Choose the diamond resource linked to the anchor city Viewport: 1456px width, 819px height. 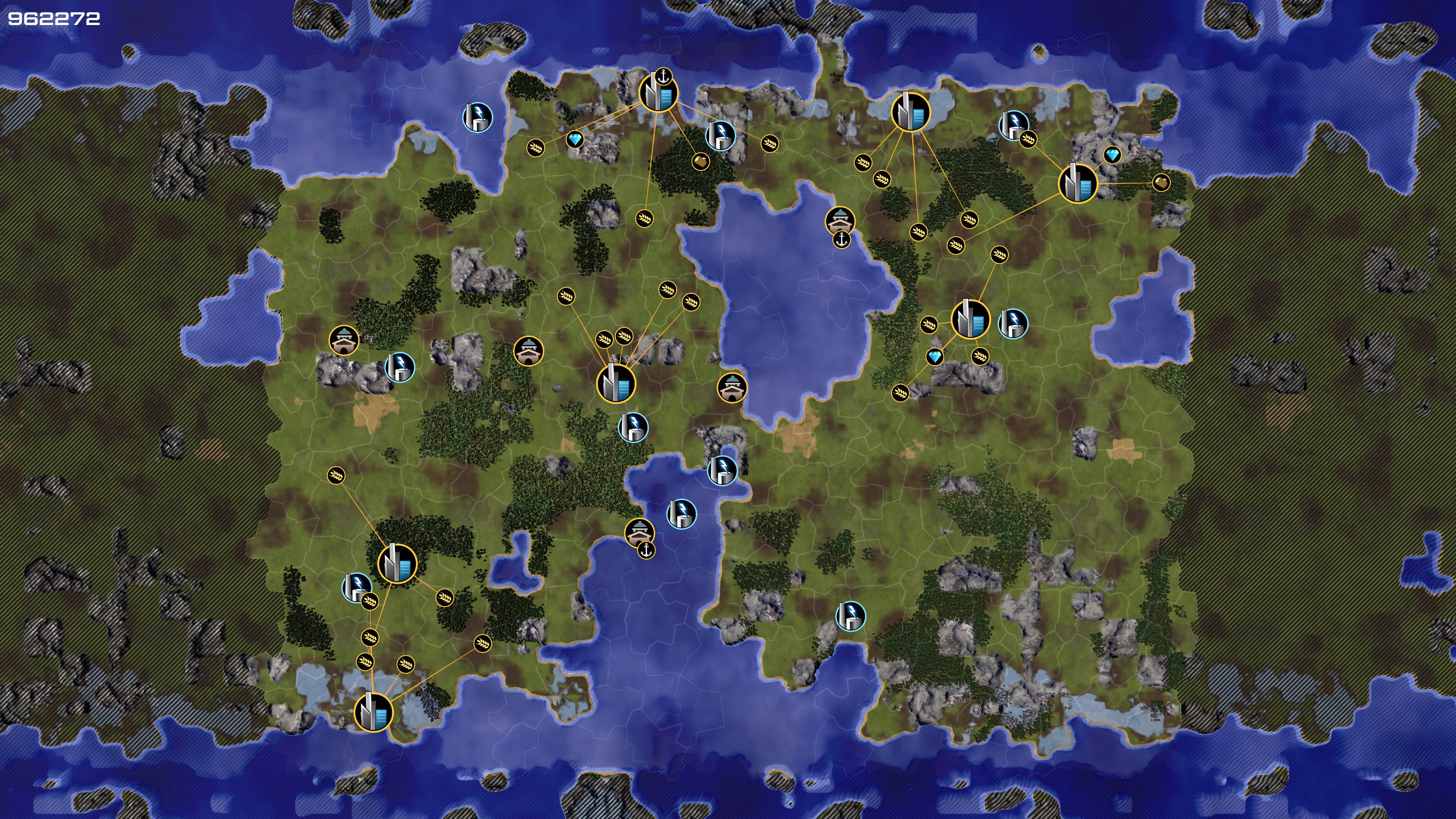tap(575, 140)
